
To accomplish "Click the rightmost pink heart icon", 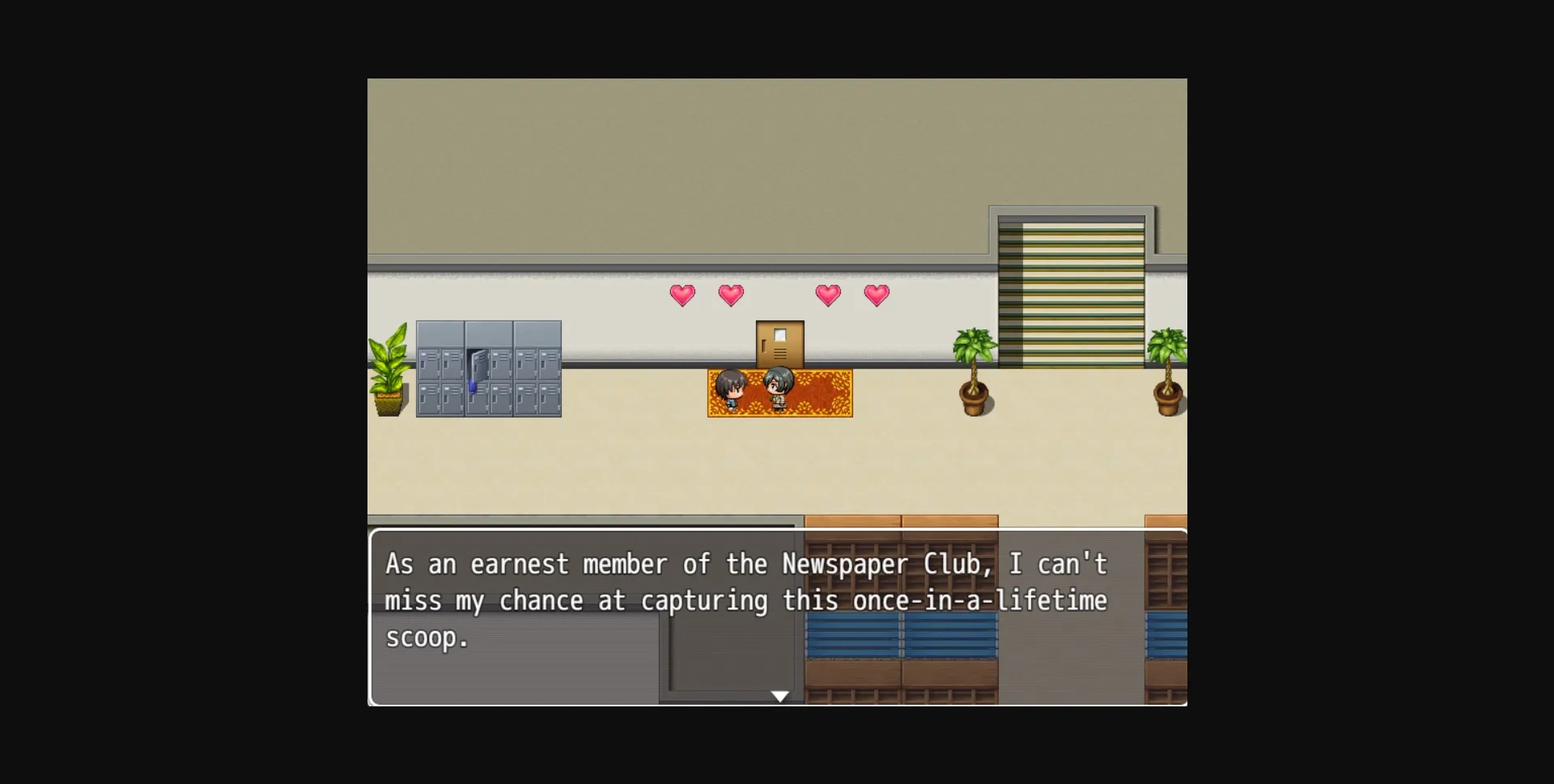I will tap(877, 295).
